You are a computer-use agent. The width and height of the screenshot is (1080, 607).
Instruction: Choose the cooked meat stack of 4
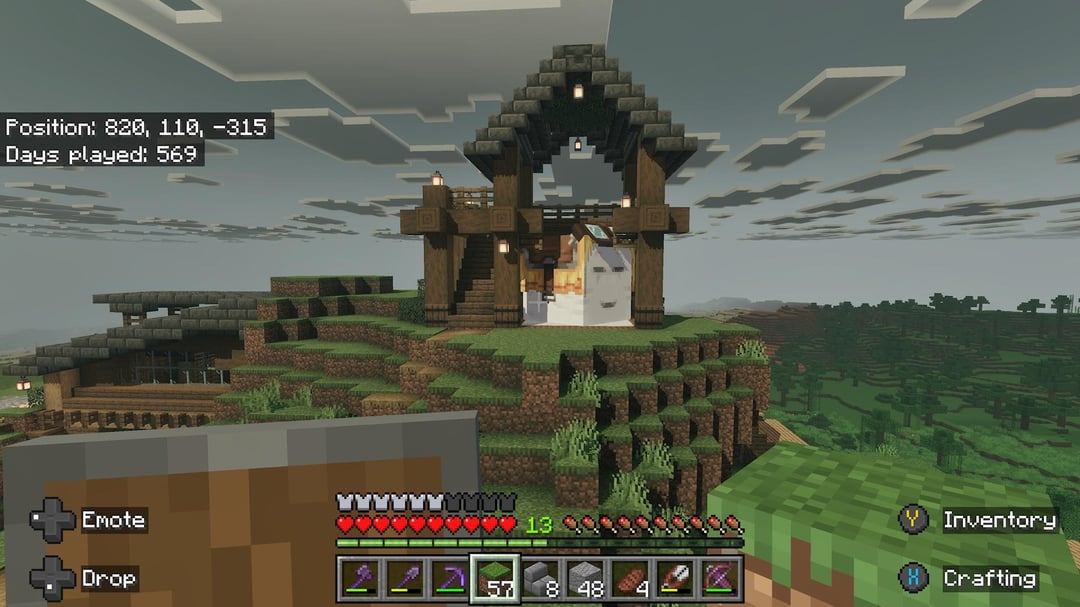[x=632, y=578]
